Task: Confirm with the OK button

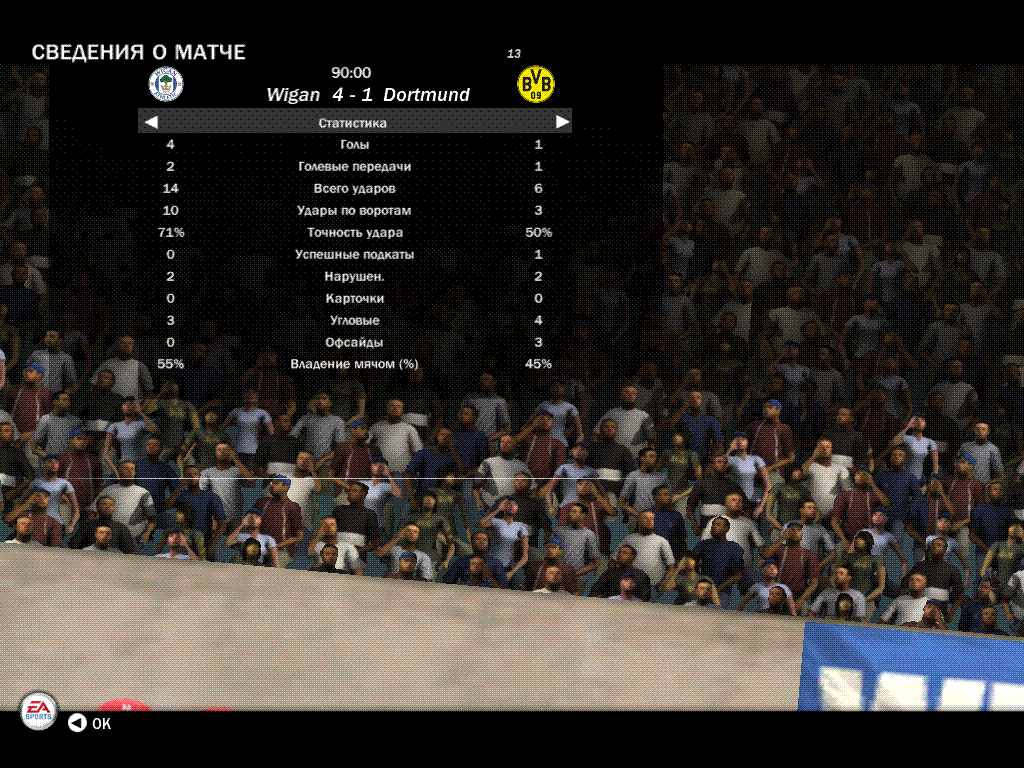Action: coord(89,723)
